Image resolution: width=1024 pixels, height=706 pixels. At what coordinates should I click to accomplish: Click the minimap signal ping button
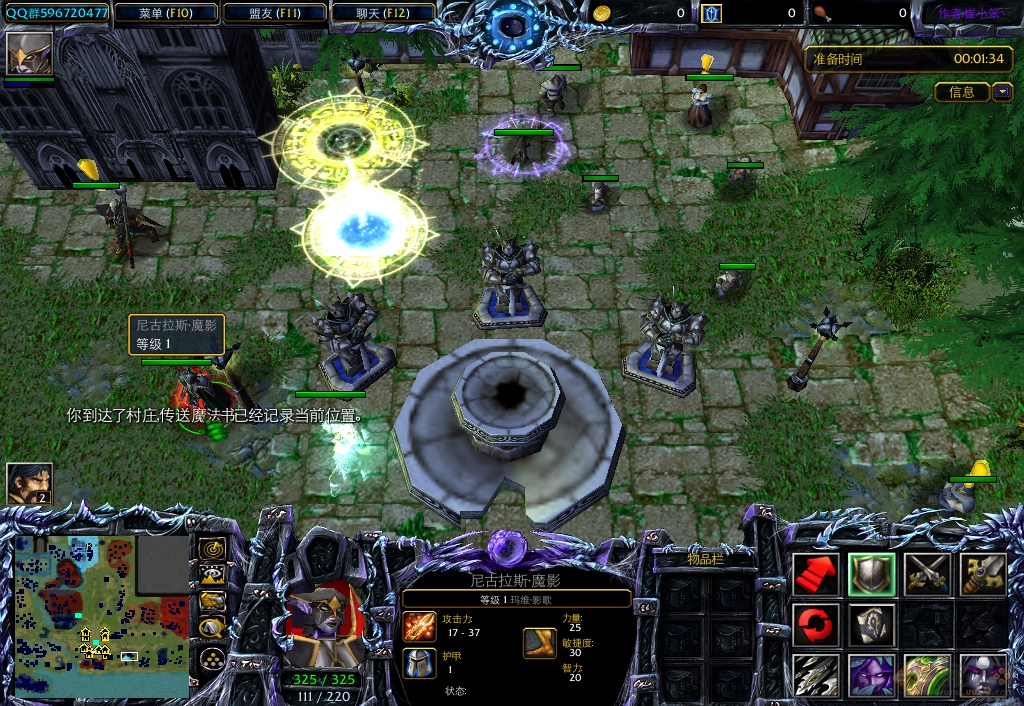coord(211,549)
